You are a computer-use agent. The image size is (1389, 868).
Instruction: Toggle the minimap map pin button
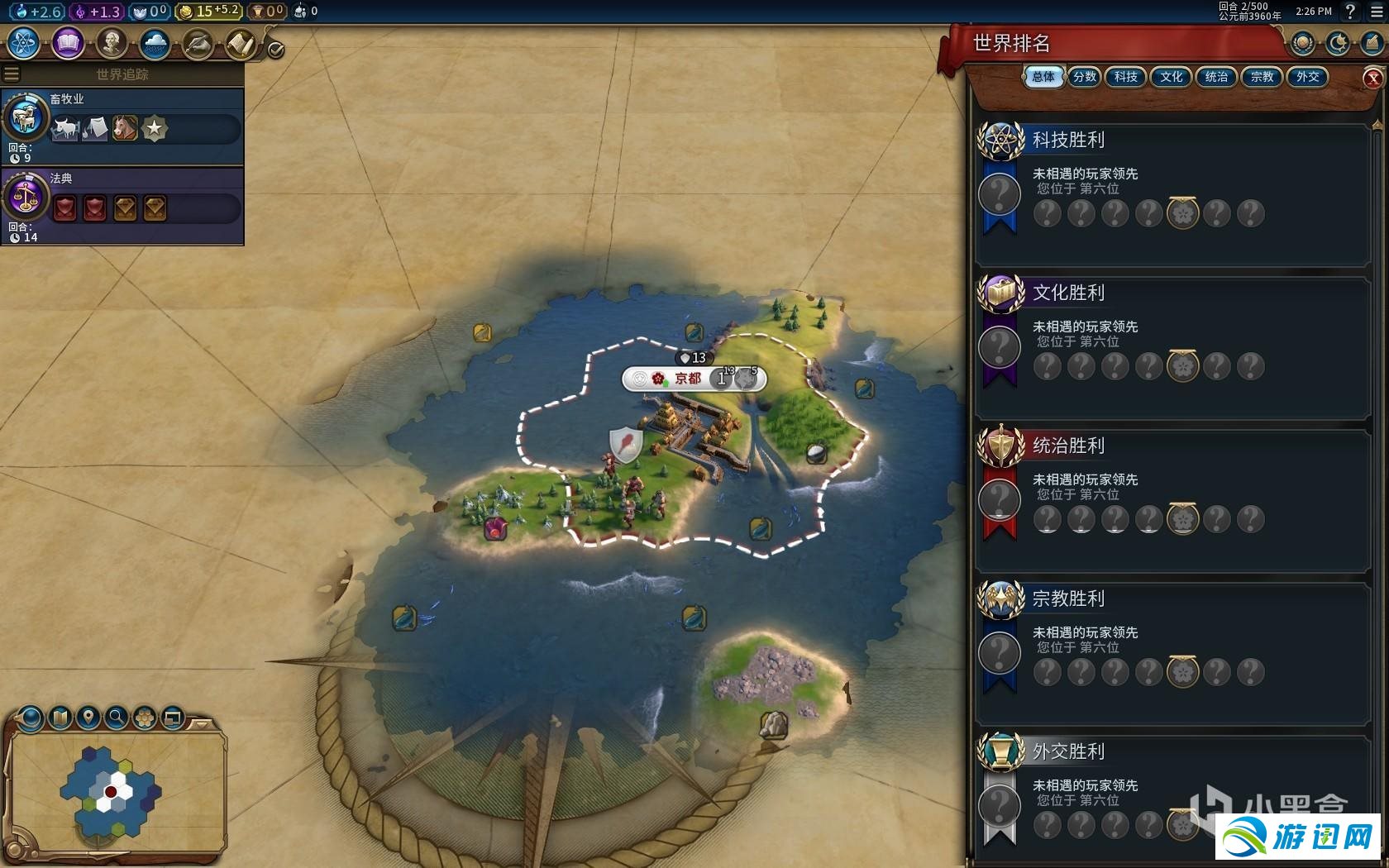point(88,717)
